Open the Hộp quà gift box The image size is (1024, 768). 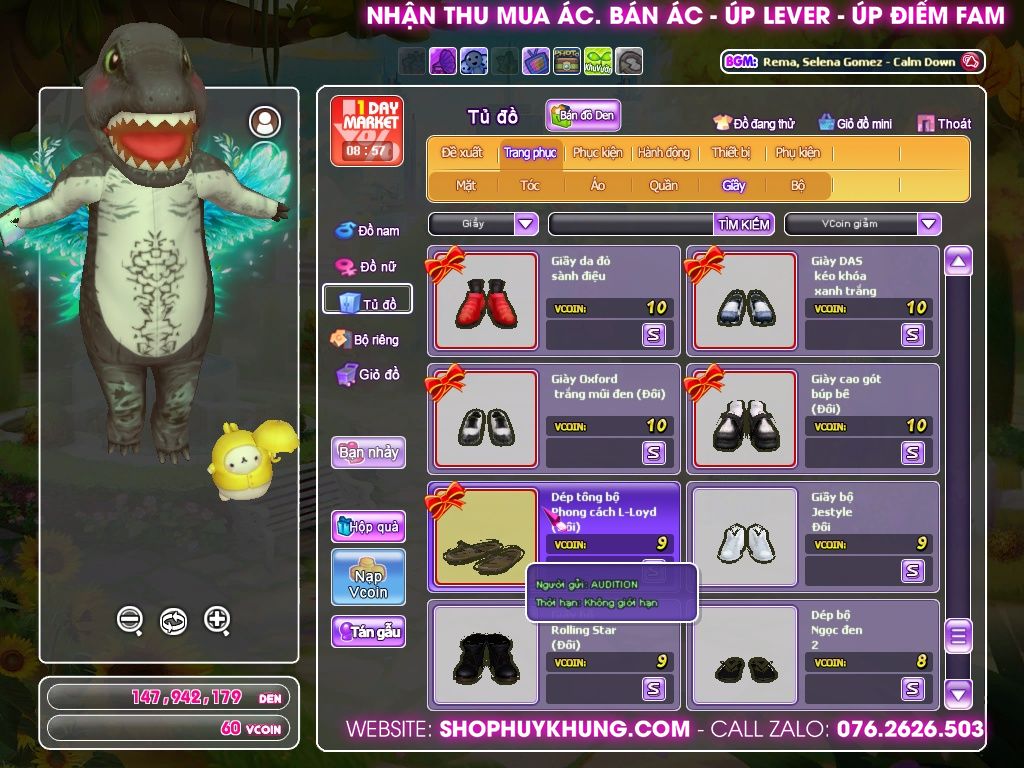[368, 527]
